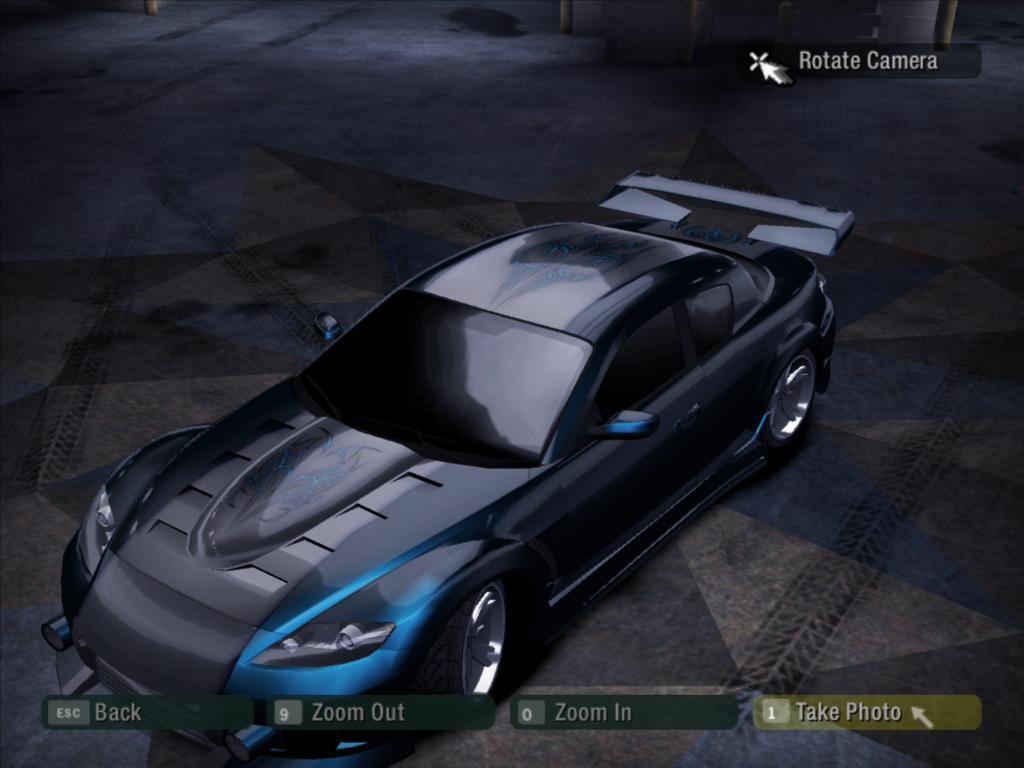Image resolution: width=1024 pixels, height=768 pixels.
Task: Select the Zoom In button
Action: tap(623, 712)
